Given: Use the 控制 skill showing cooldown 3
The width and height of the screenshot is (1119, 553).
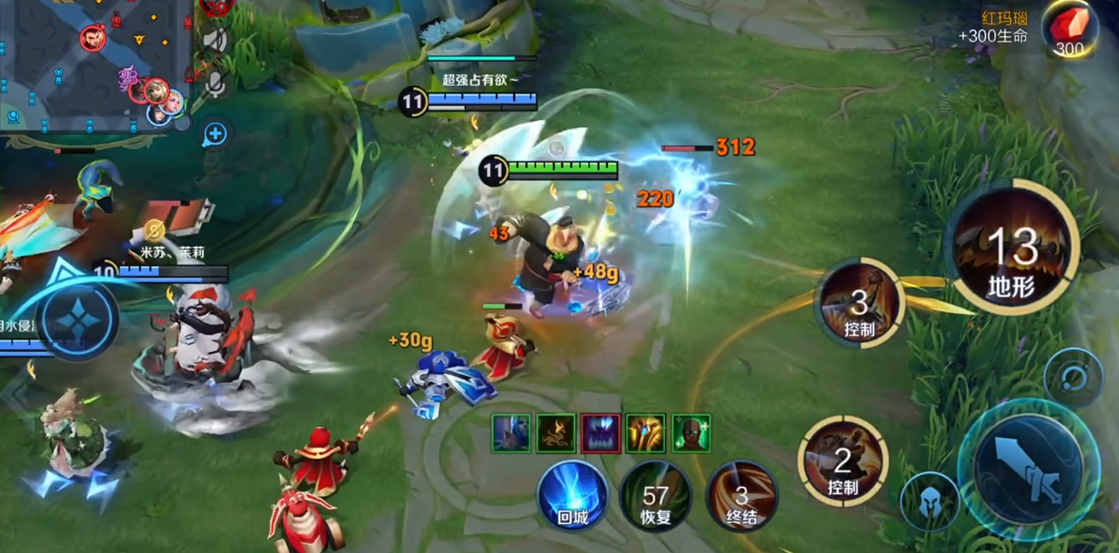Looking at the screenshot, I should [860, 301].
